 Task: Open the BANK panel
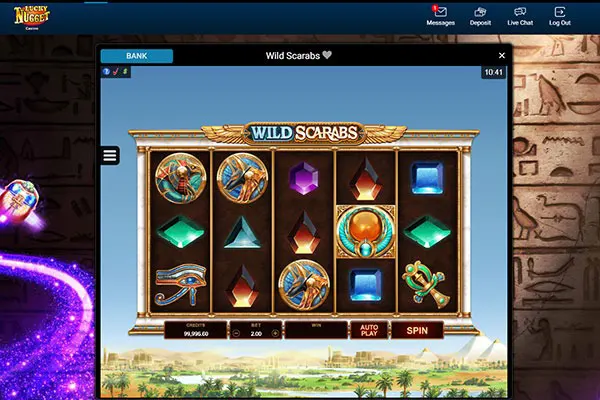(136, 56)
